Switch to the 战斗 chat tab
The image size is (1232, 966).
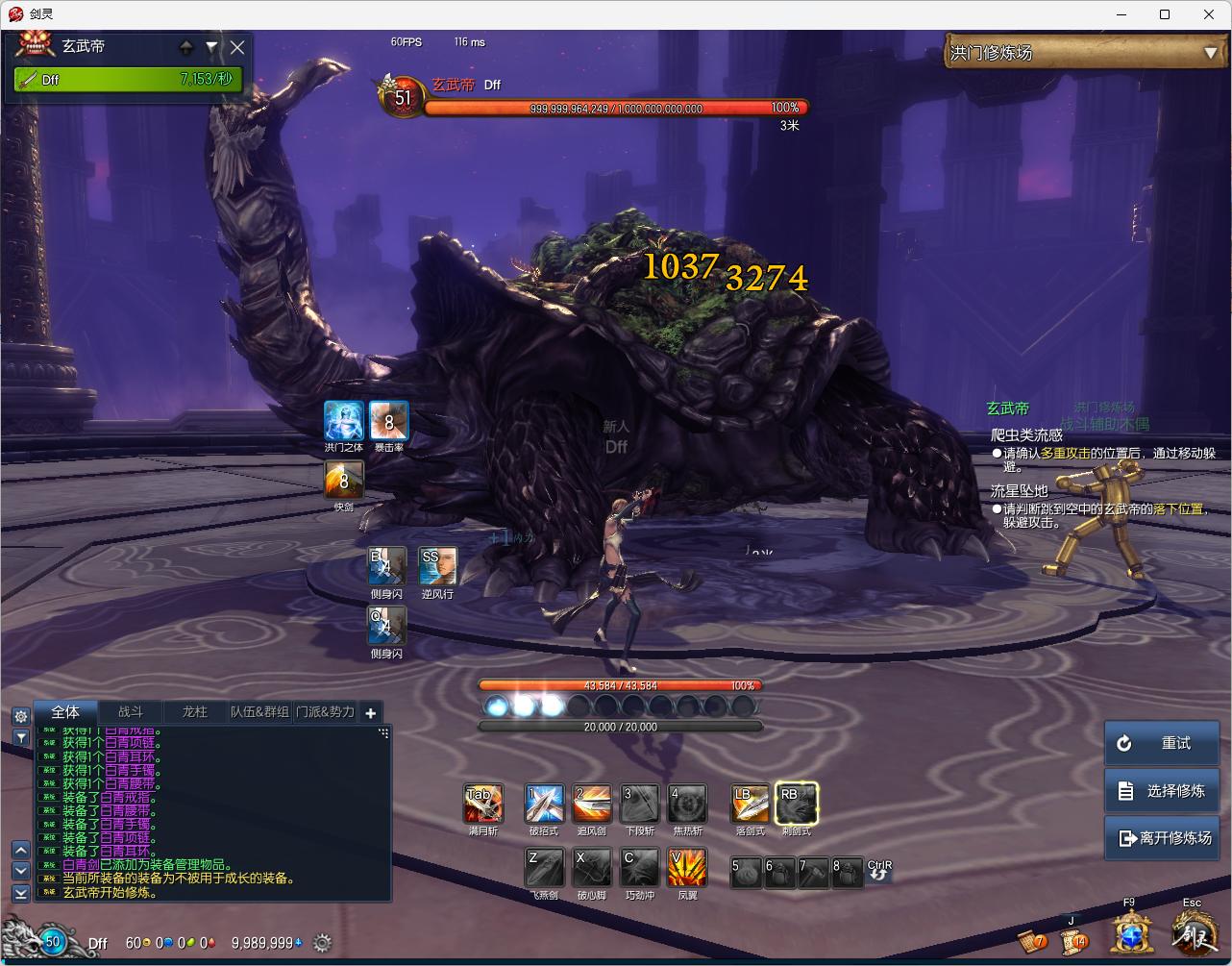coord(131,712)
